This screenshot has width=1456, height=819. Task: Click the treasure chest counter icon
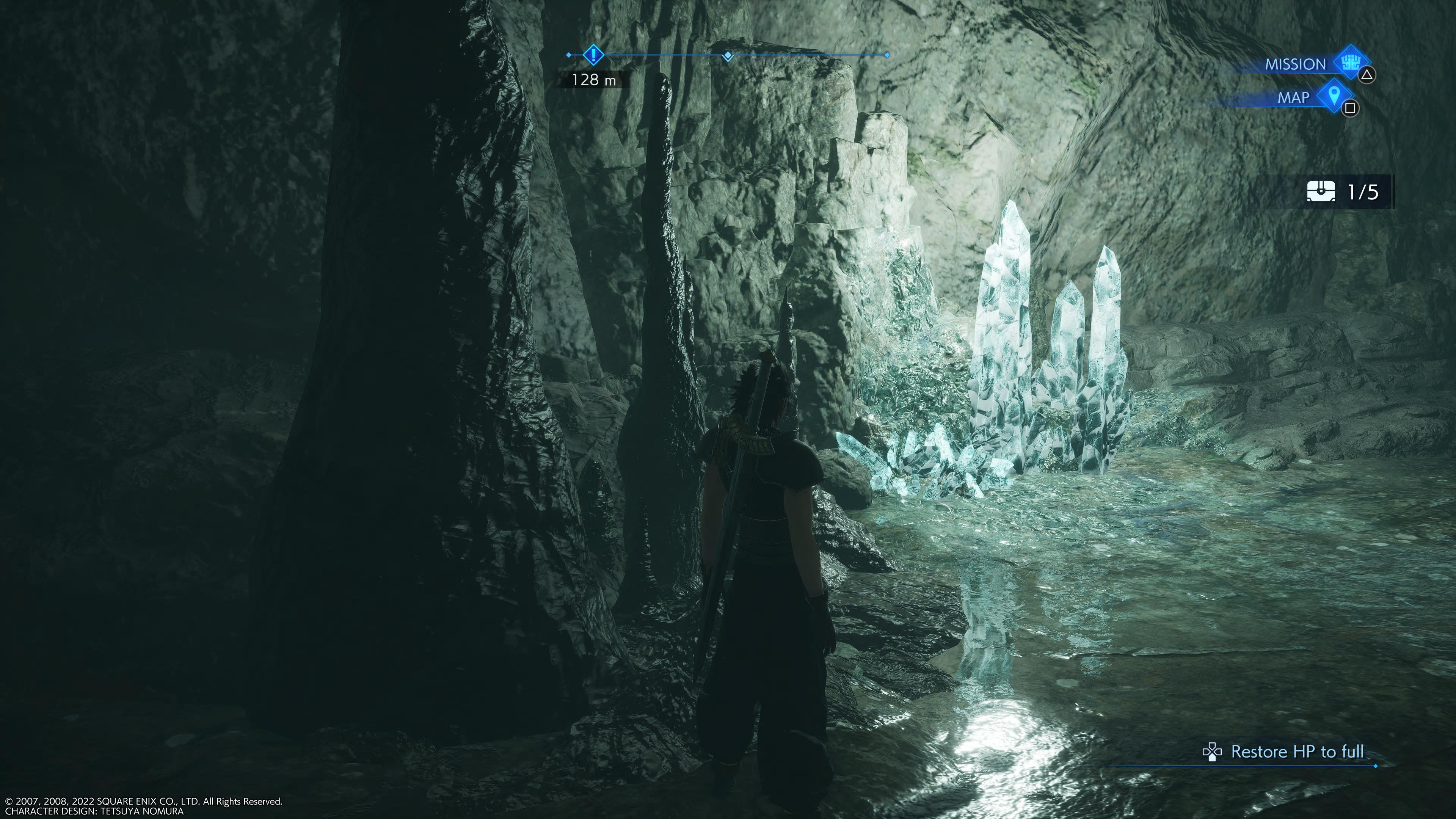[1321, 192]
